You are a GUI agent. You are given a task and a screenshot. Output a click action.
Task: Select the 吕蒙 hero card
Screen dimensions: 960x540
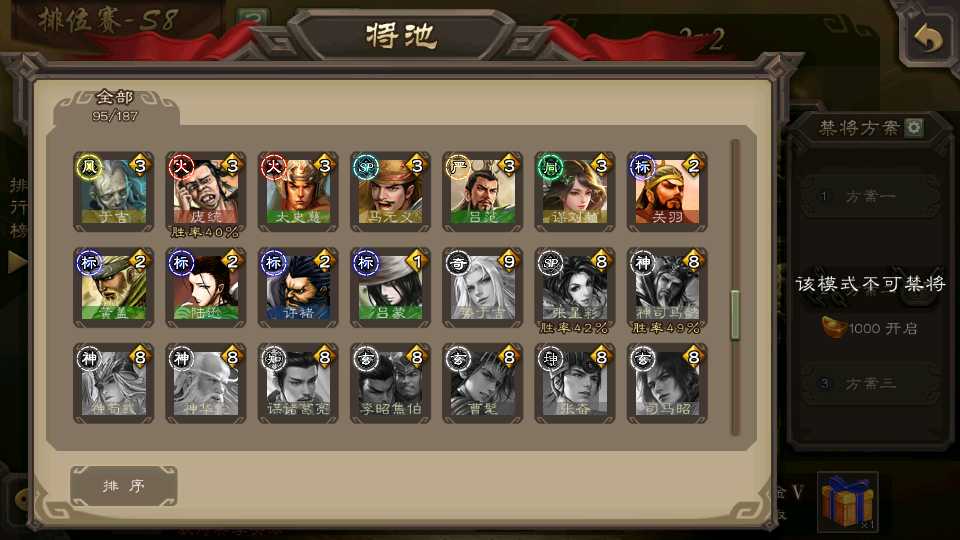[389, 285]
